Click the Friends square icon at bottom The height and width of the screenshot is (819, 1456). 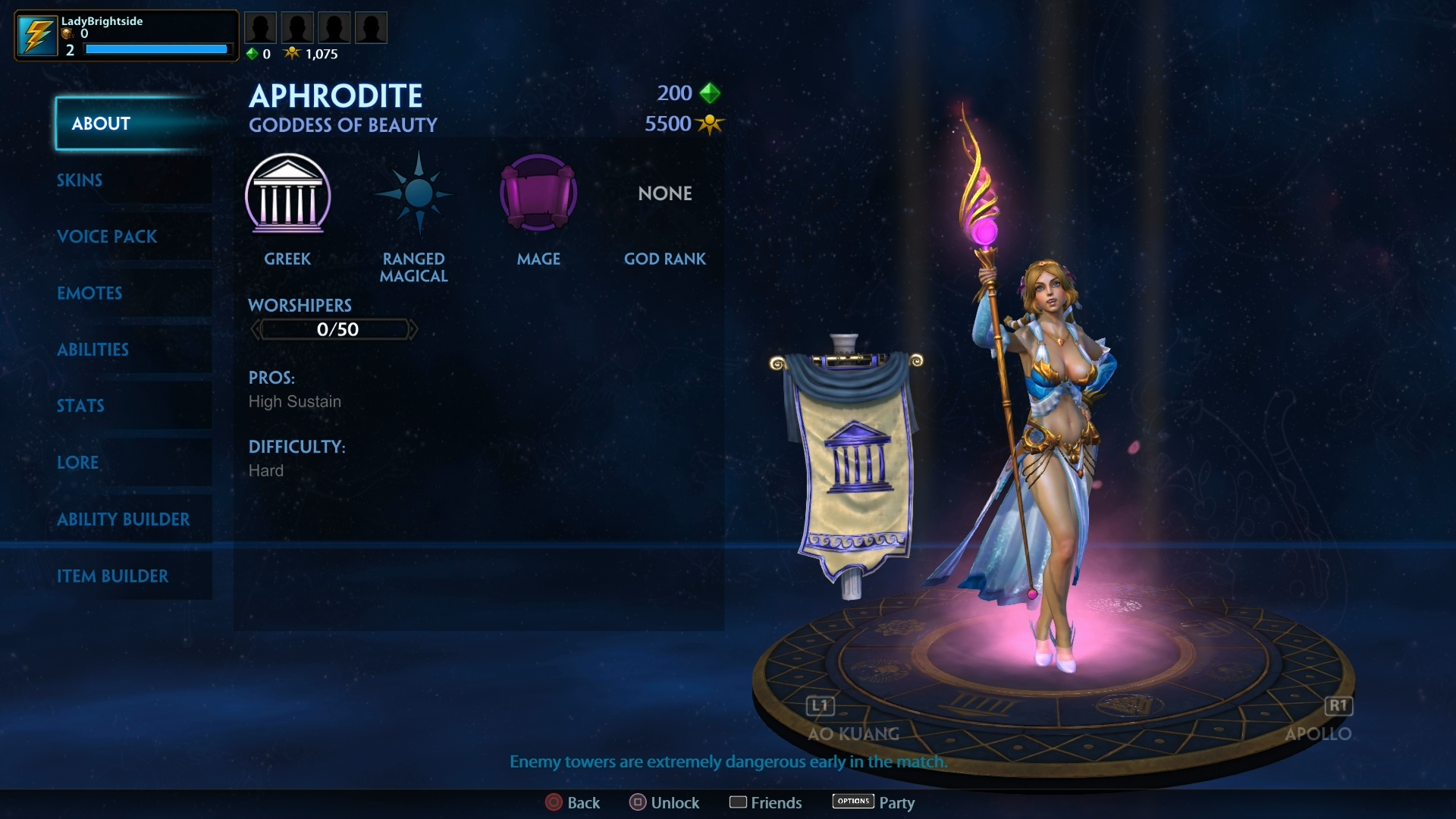[739, 802]
